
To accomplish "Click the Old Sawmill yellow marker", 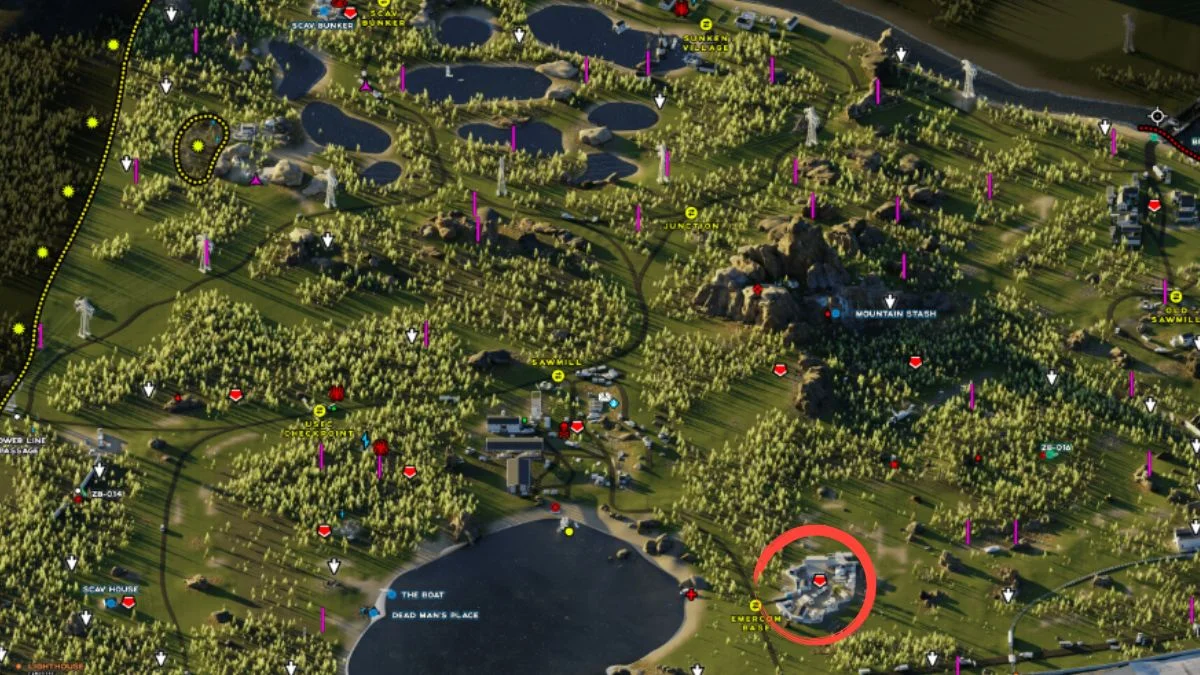I will [x=1175, y=297].
